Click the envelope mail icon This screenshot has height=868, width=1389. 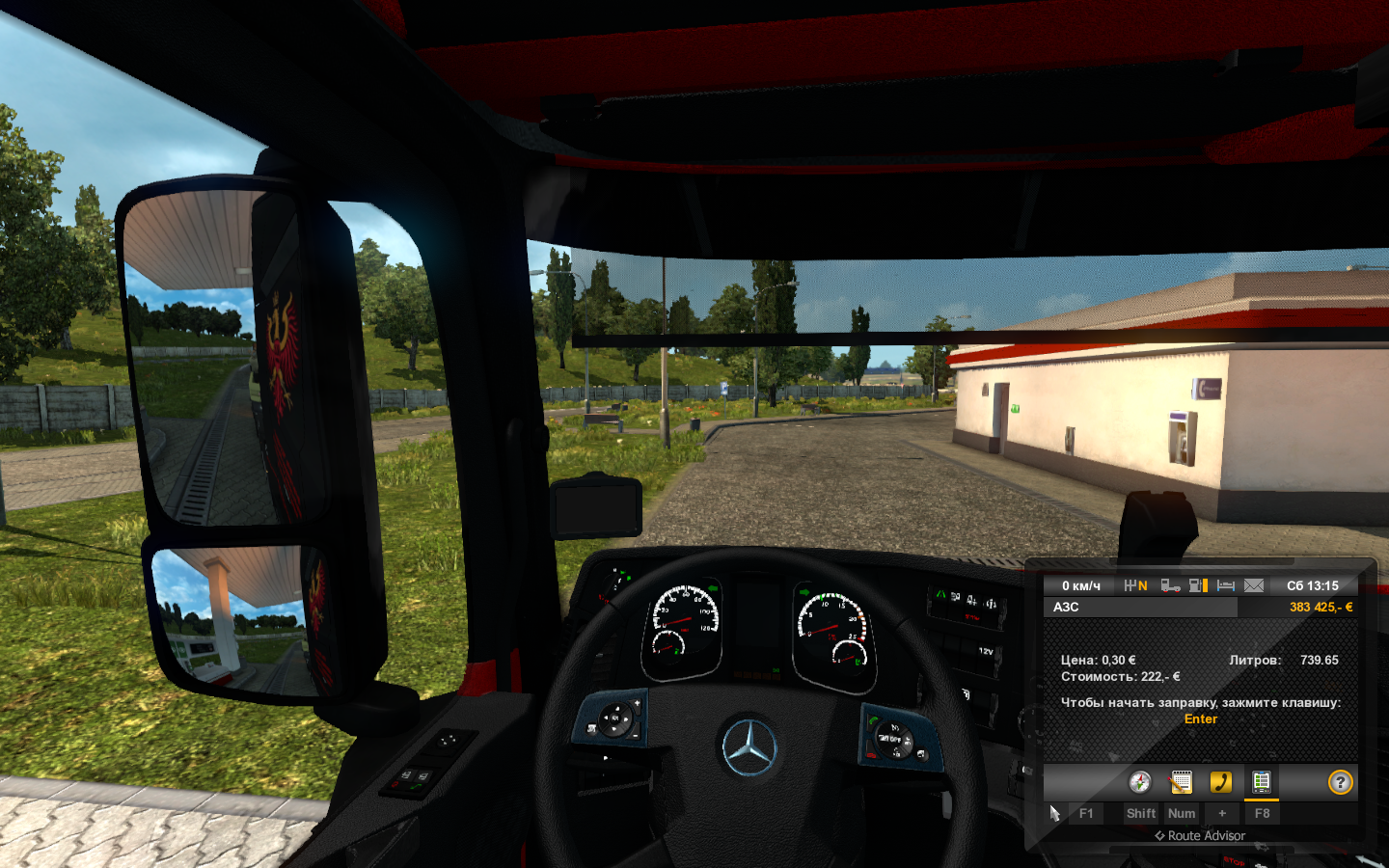(x=1254, y=585)
